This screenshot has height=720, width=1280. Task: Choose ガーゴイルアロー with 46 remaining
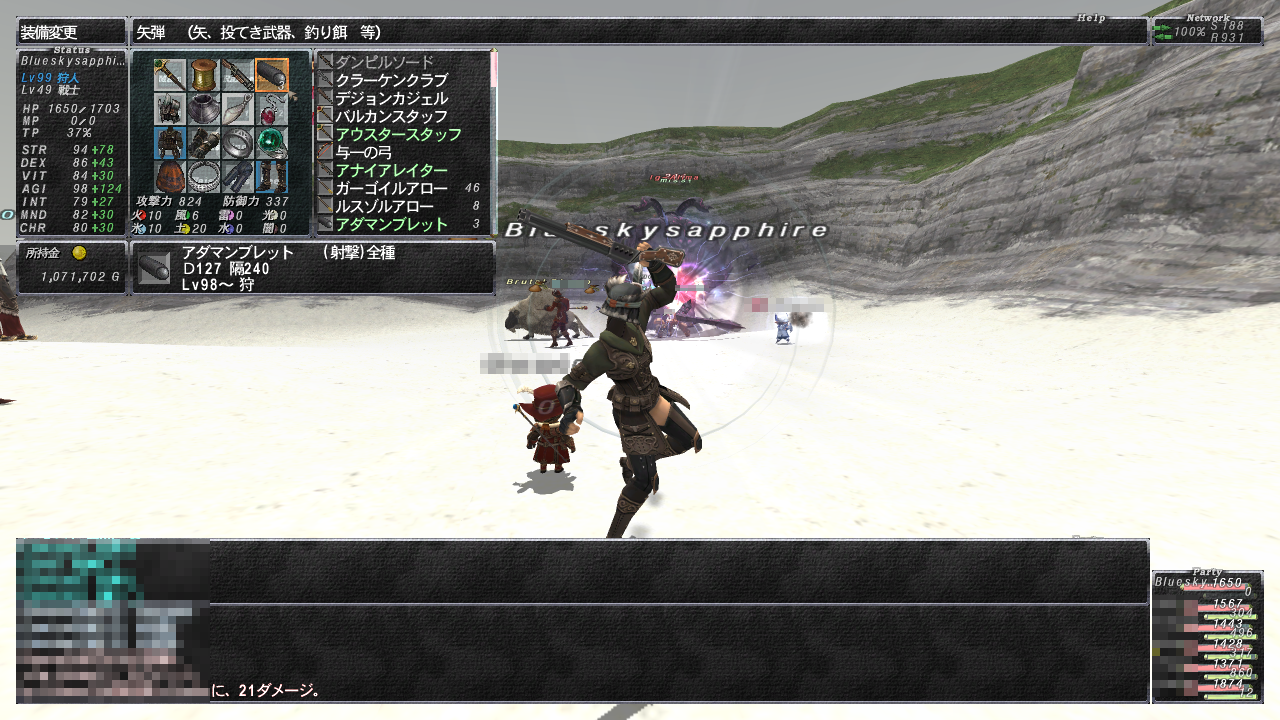point(391,188)
